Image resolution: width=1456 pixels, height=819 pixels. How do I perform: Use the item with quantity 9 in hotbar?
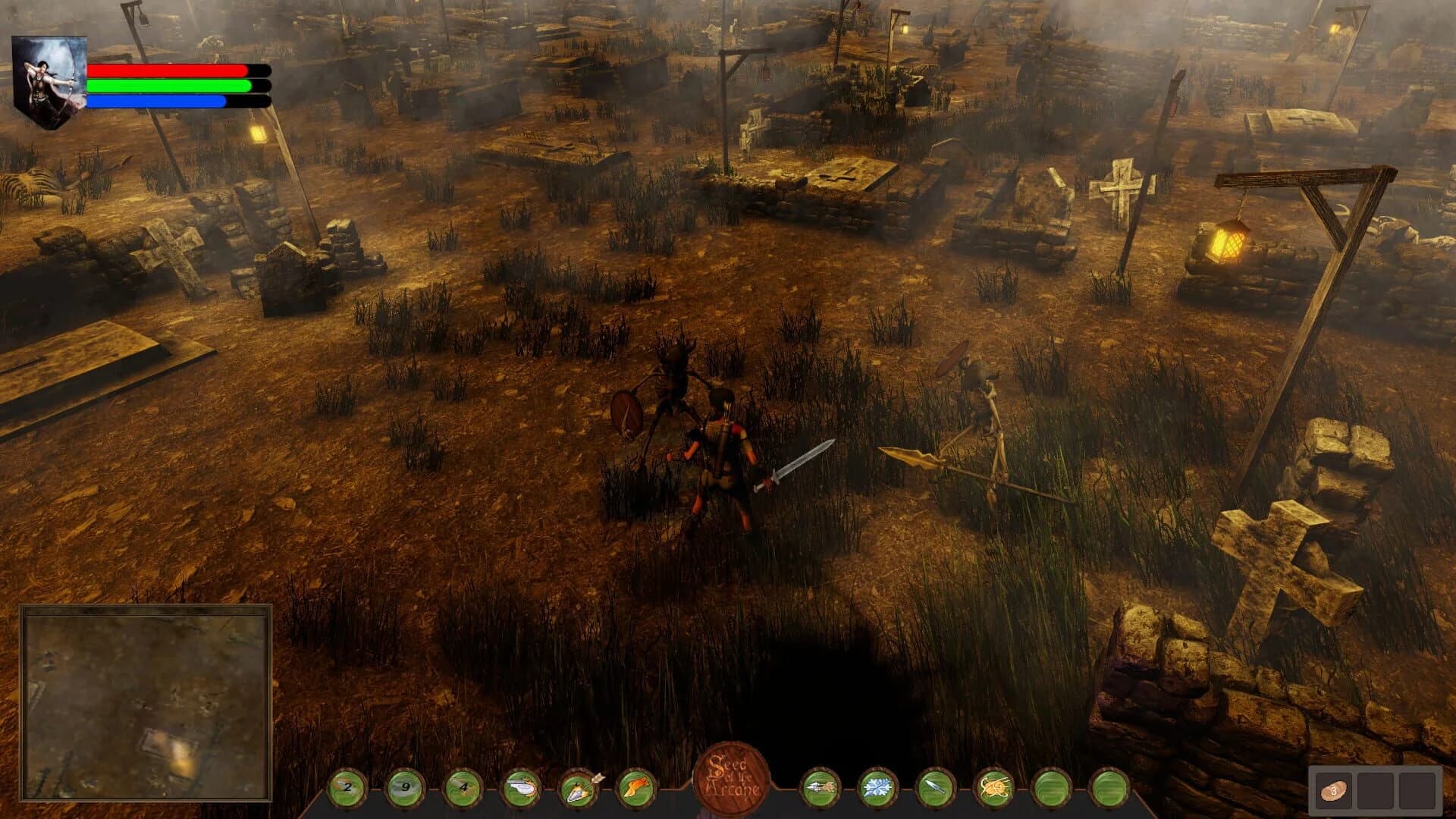(406, 789)
